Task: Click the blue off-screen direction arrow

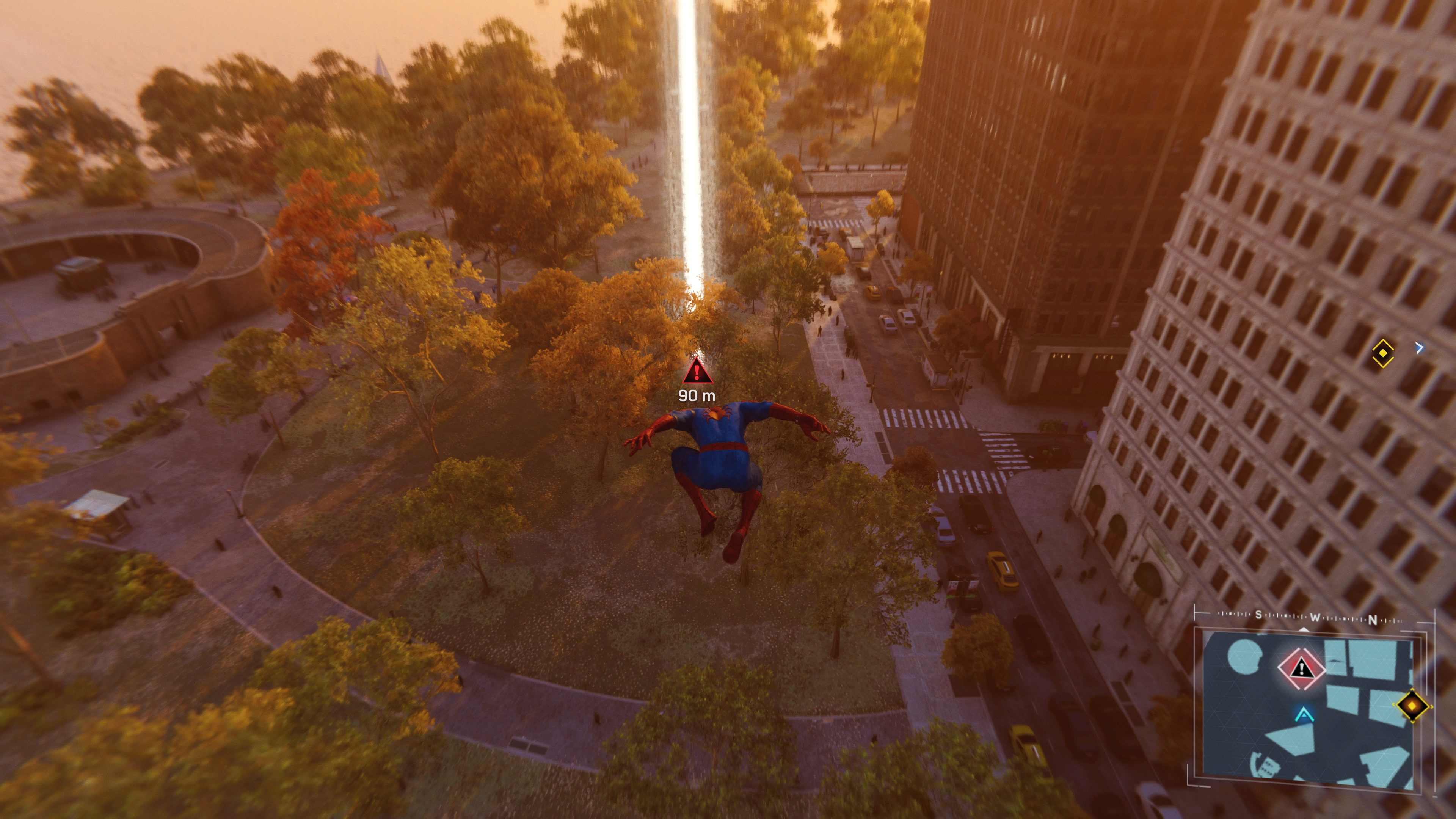Action: (x=1419, y=348)
